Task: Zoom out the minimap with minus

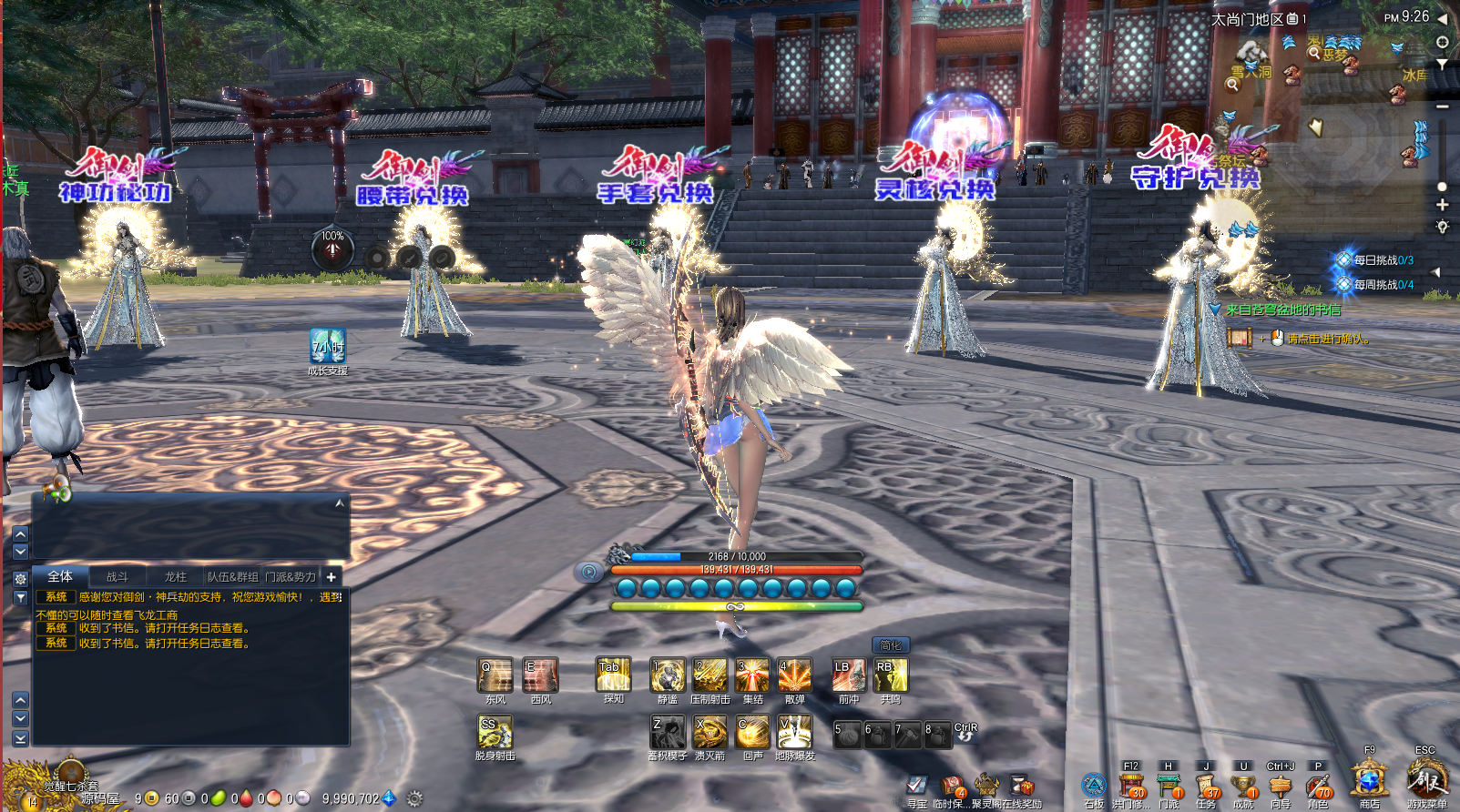Action: pyautogui.click(x=1442, y=107)
